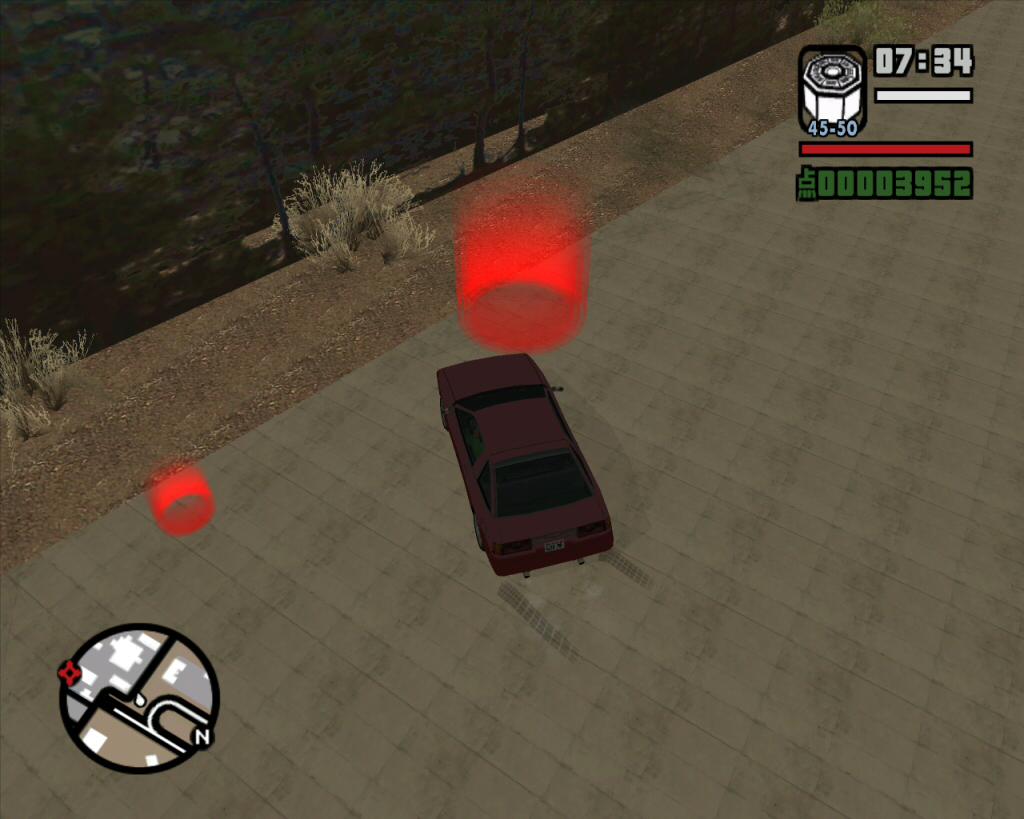
Task: Click the north N indicator on the radar
Action: point(202,737)
